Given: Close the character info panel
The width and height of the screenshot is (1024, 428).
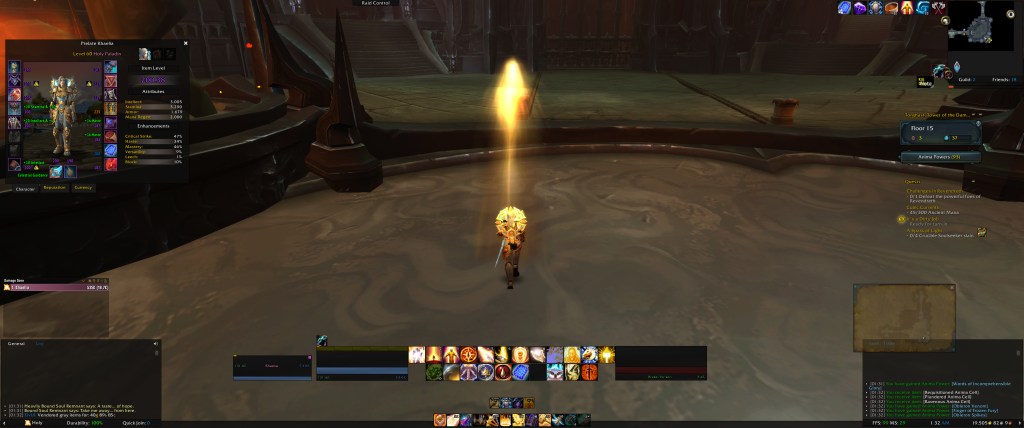Looking at the screenshot, I should 186,43.
